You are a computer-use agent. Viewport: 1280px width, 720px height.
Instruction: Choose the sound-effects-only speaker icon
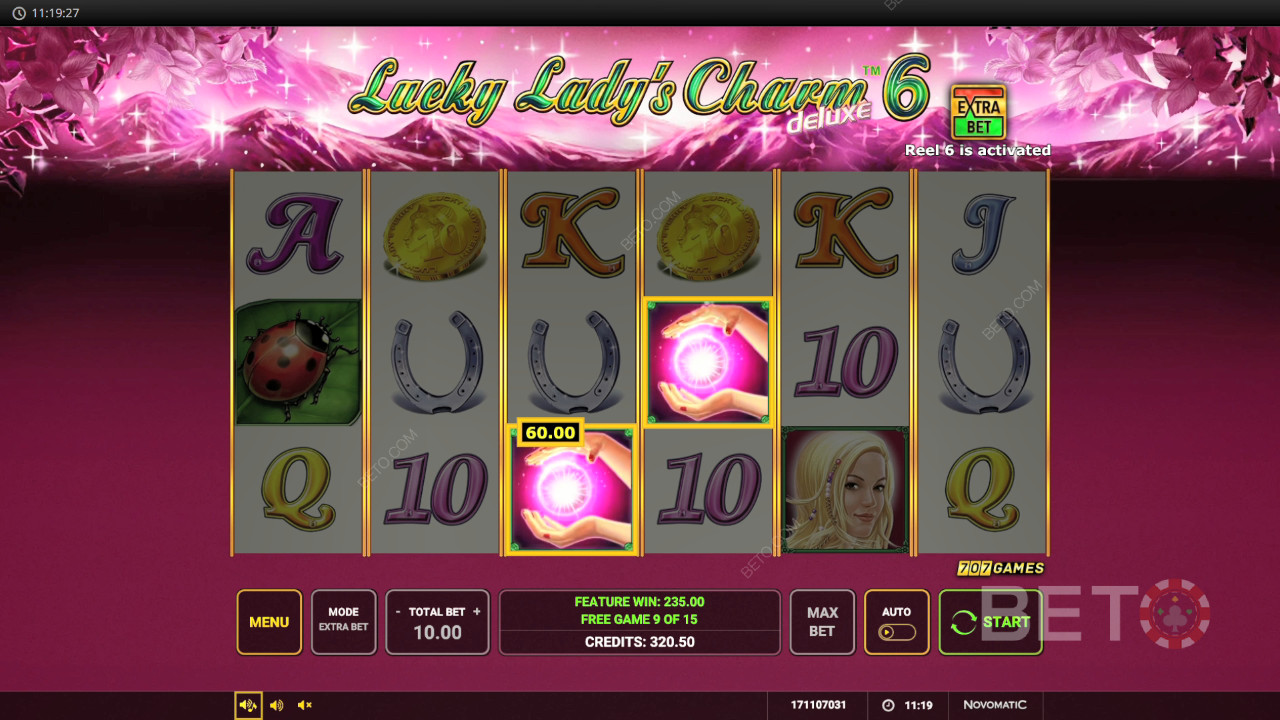point(277,705)
